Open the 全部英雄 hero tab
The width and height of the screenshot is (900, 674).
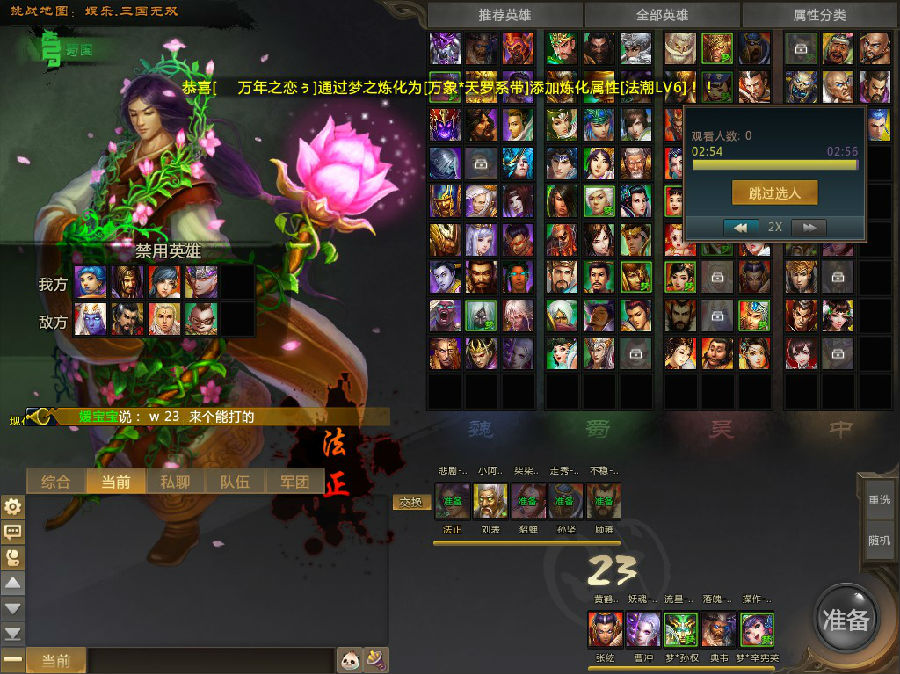tap(662, 15)
